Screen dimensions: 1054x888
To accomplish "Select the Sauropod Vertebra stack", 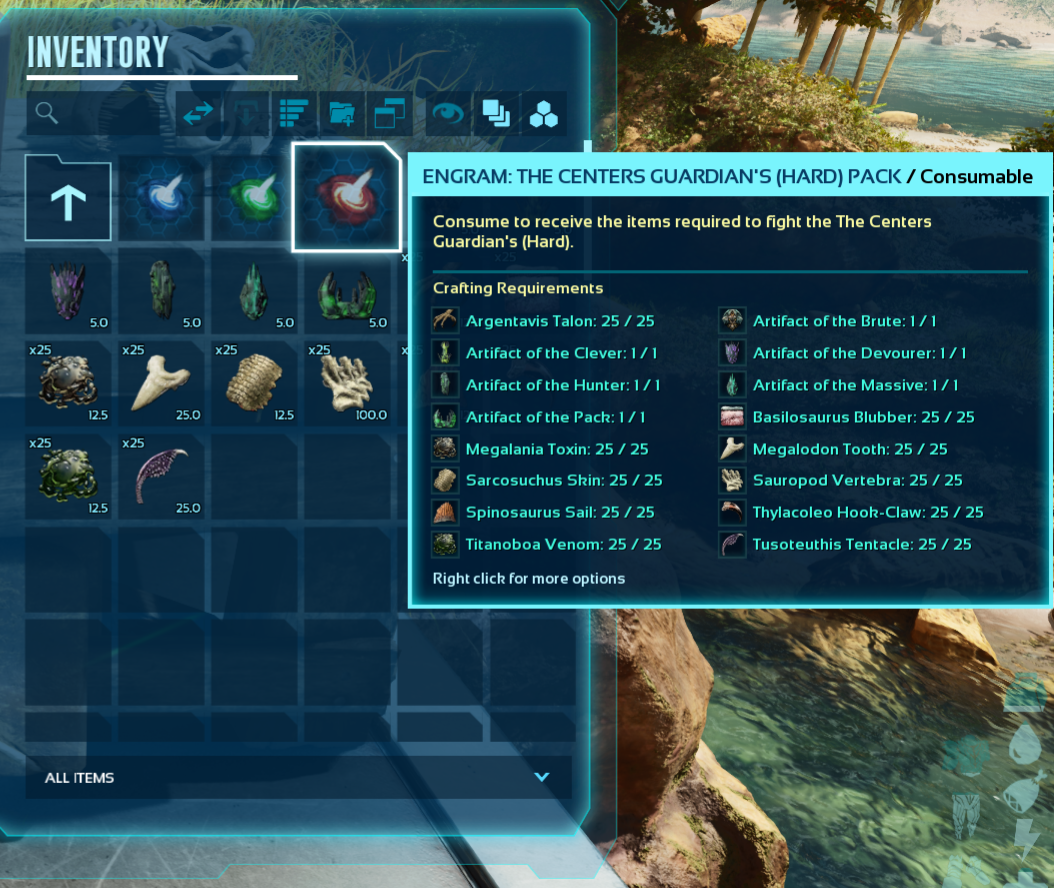I will 346,383.
